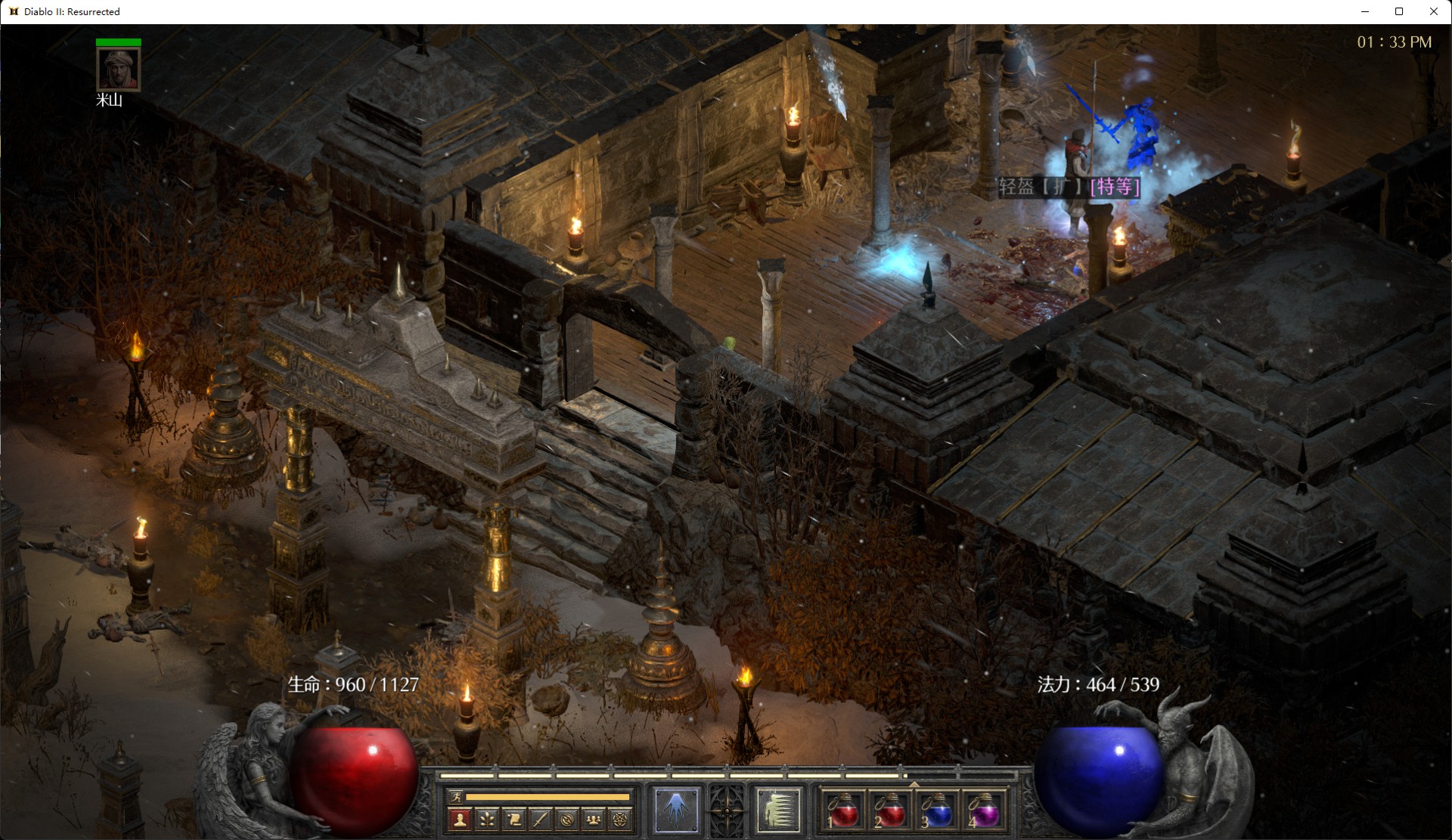
Task: Minimize the Diablo II: Resurrected window
Action: [x=1365, y=11]
